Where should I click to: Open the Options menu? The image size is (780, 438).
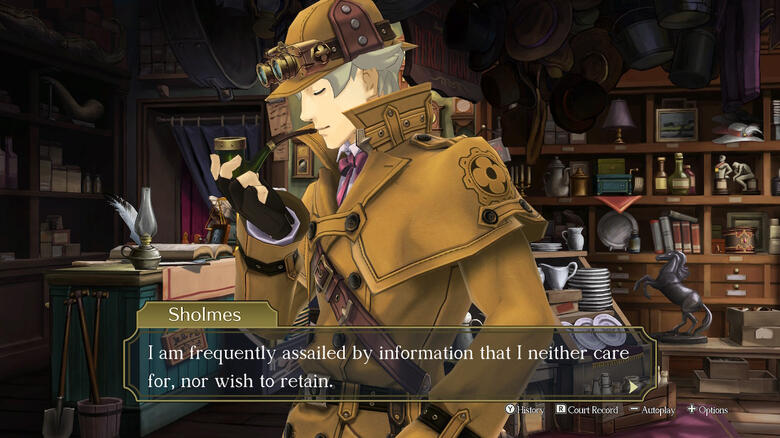(707, 410)
